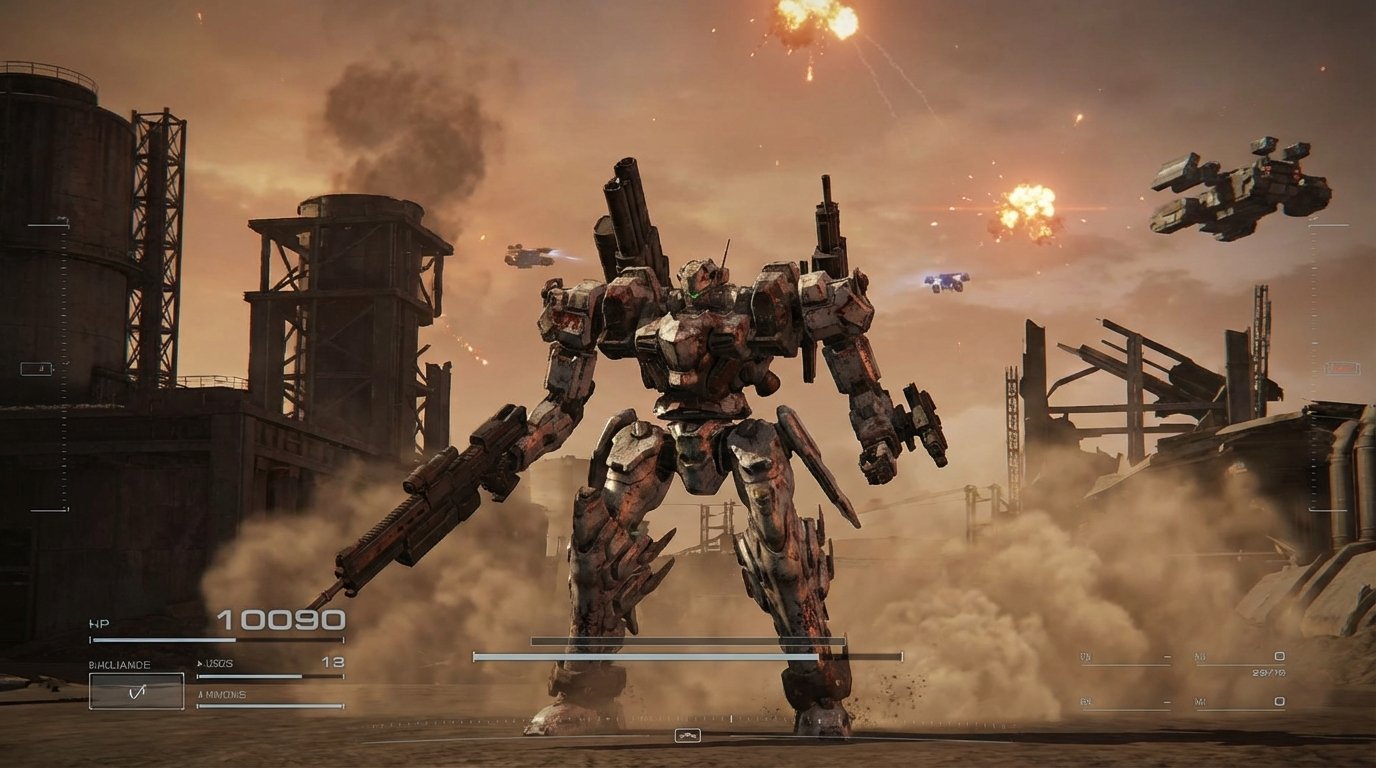Toggle the square ammo indicator in the NU slot
1376x768 pixels.
[1280, 657]
